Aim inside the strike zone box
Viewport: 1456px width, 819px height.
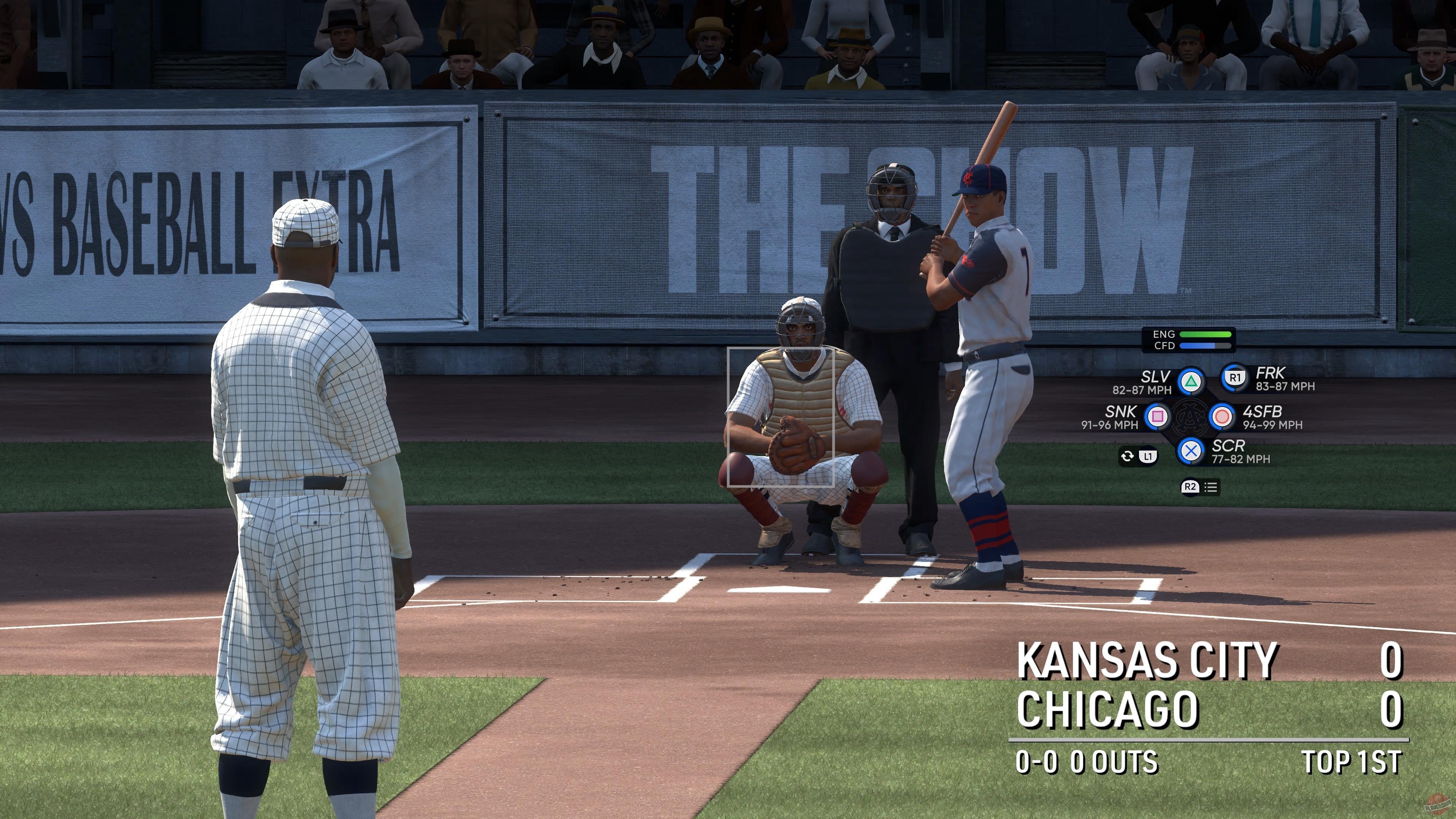click(x=780, y=417)
